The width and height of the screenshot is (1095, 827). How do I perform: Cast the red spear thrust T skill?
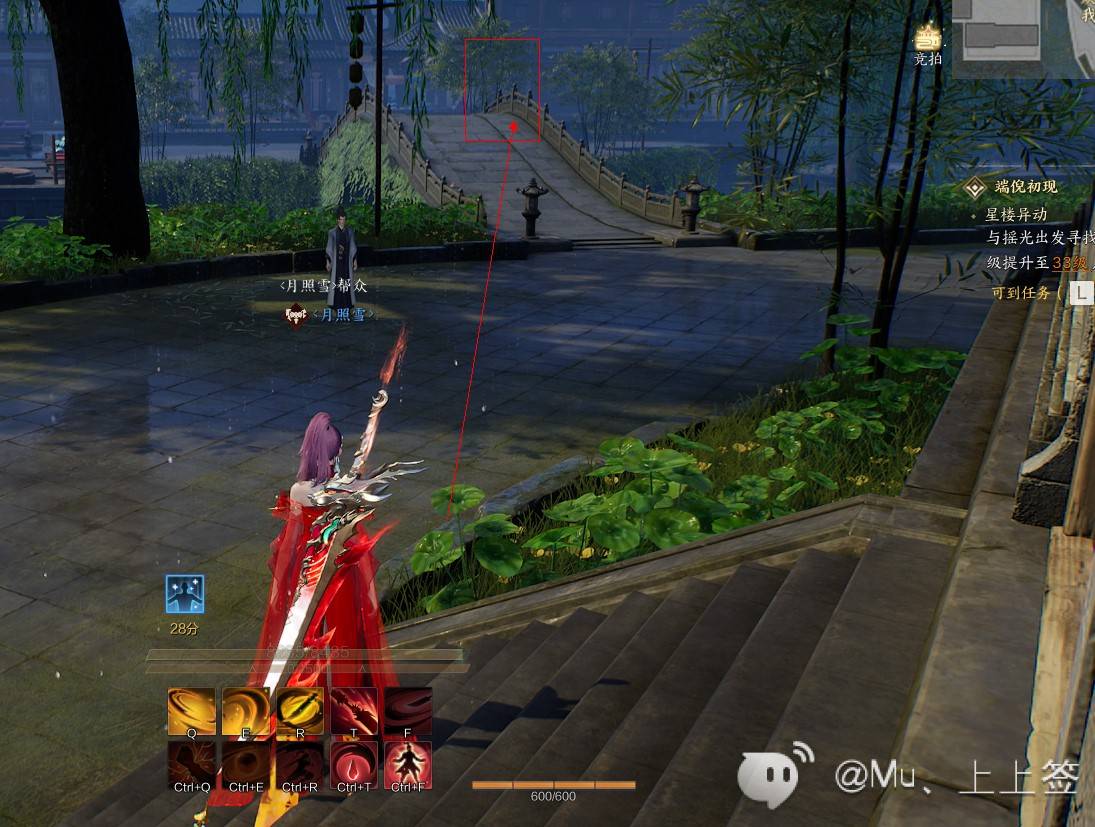pyautogui.click(x=354, y=711)
